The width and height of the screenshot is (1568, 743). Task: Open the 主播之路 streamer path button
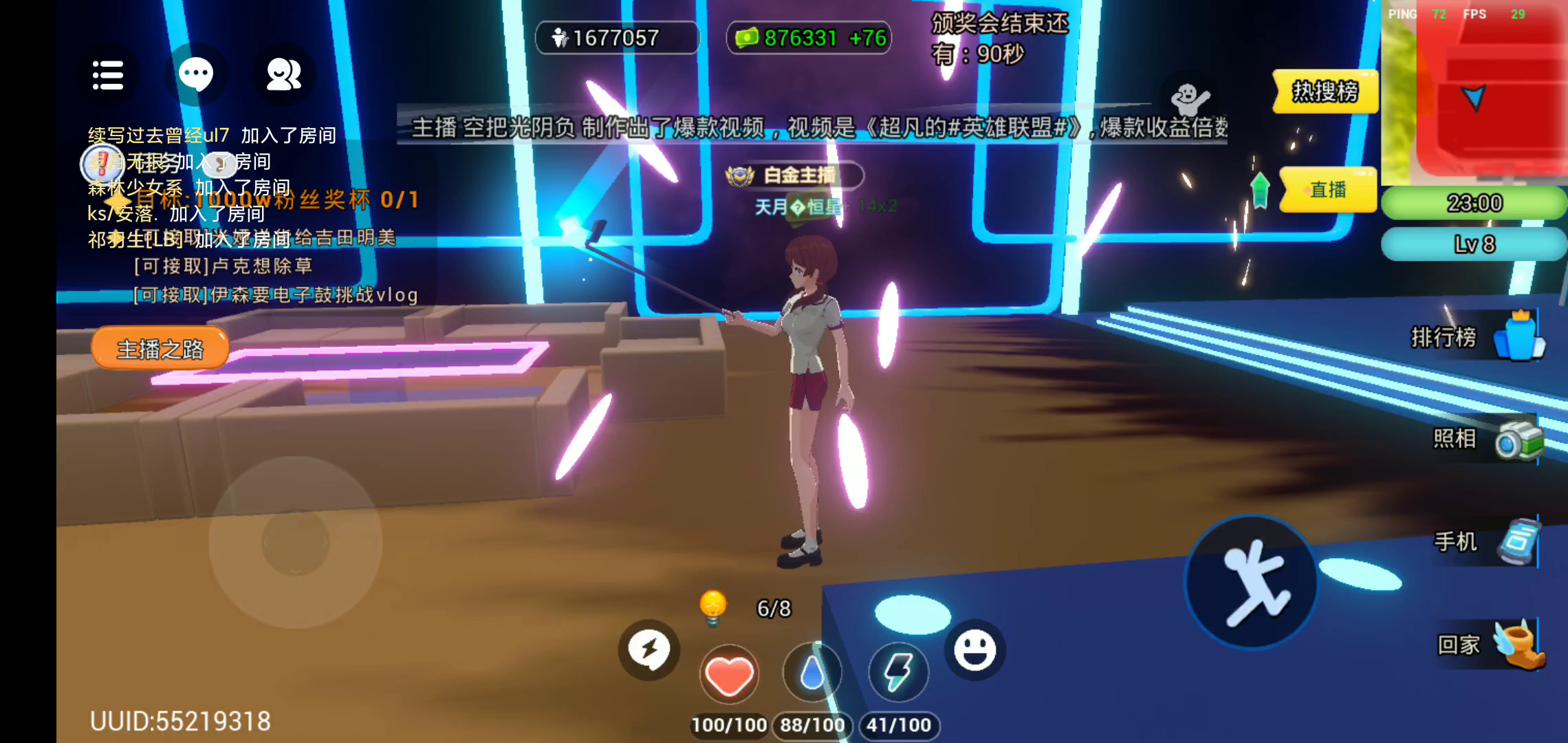(160, 349)
